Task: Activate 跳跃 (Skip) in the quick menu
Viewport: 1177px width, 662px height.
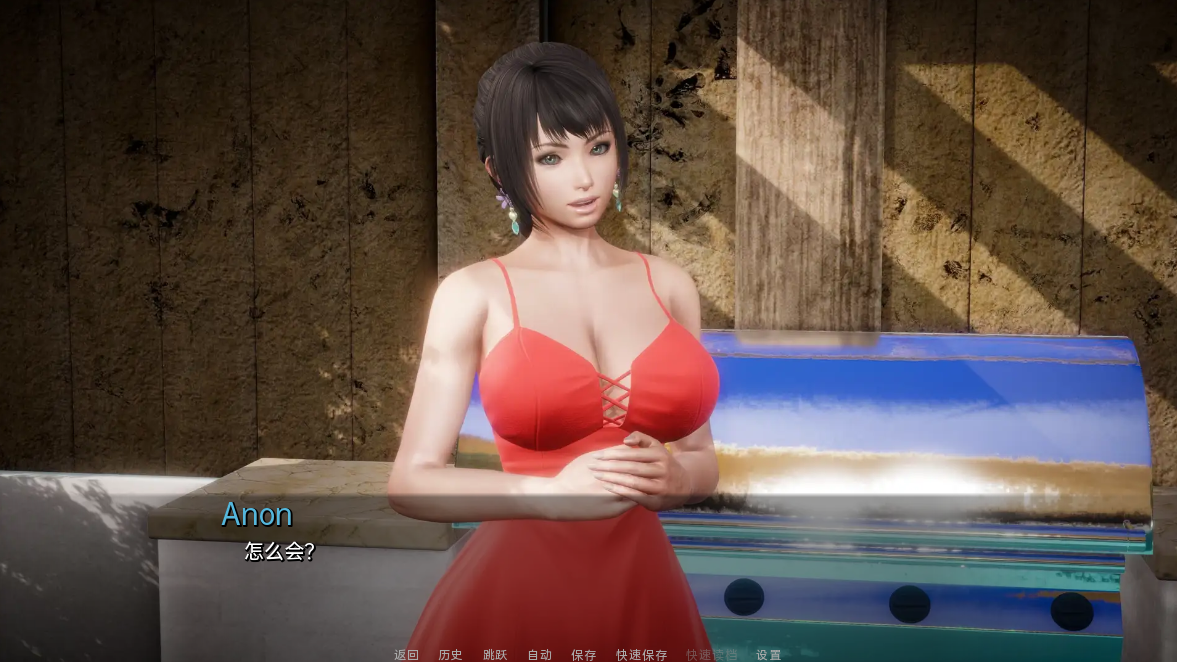Action: [x=495, y=655]
